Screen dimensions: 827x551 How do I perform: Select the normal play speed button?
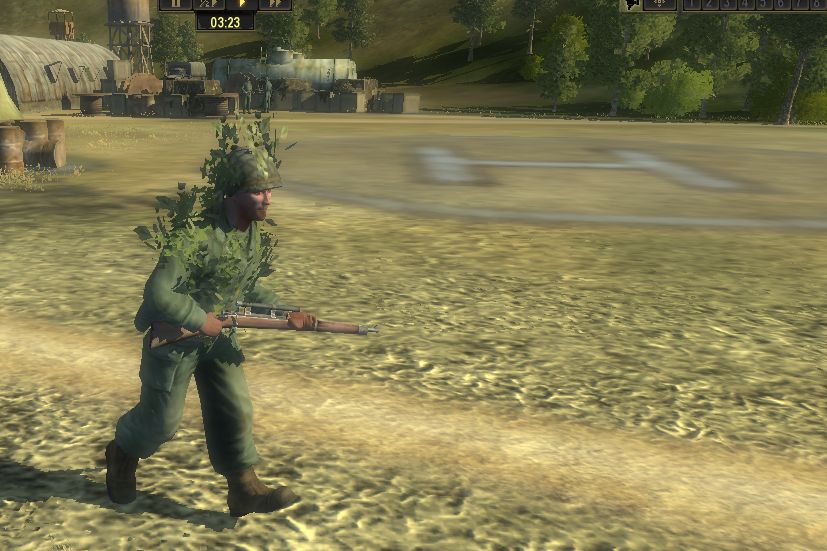click(x=242, y=4)
